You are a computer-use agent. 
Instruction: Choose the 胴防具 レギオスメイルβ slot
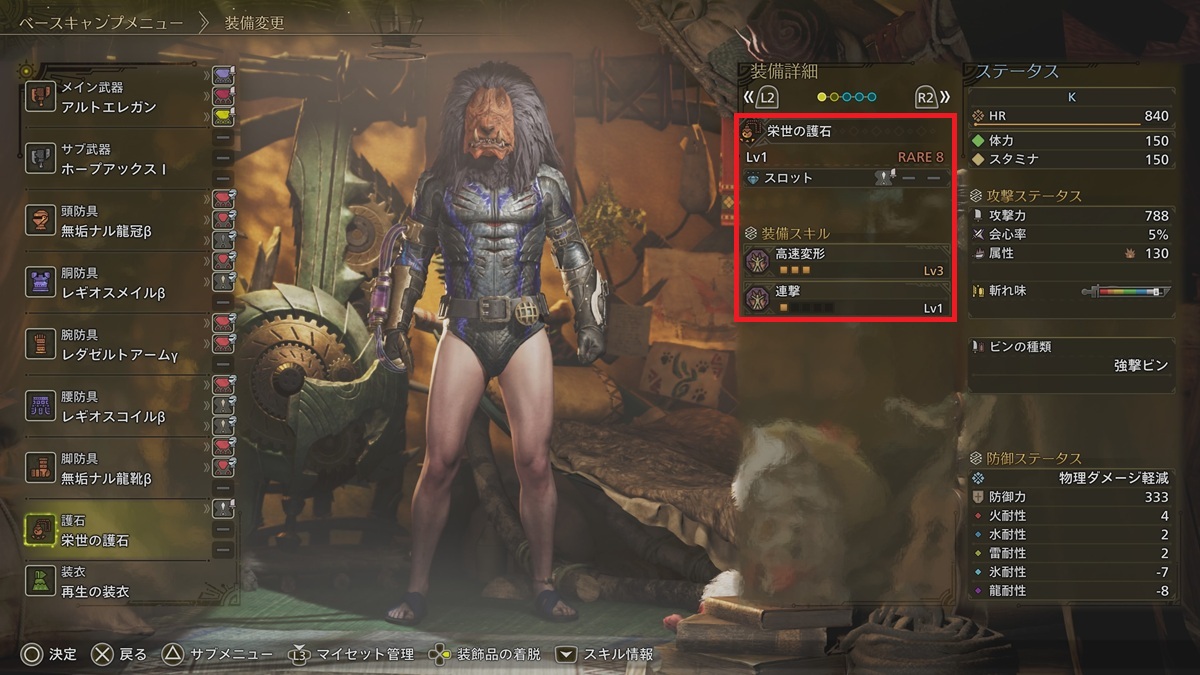[115, 283]
